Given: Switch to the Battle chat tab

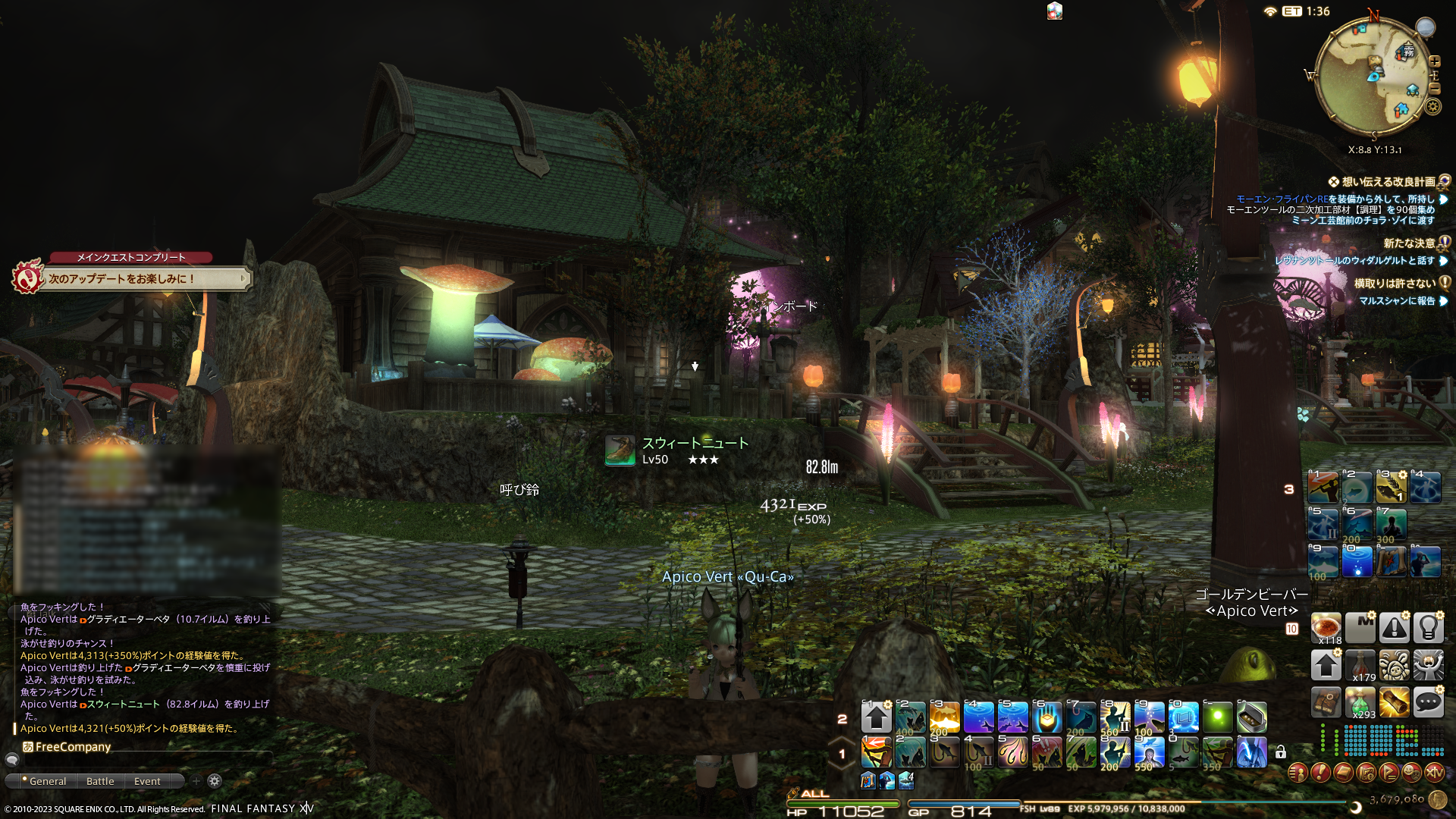Looking at the screenshot, I should [100, 781].
